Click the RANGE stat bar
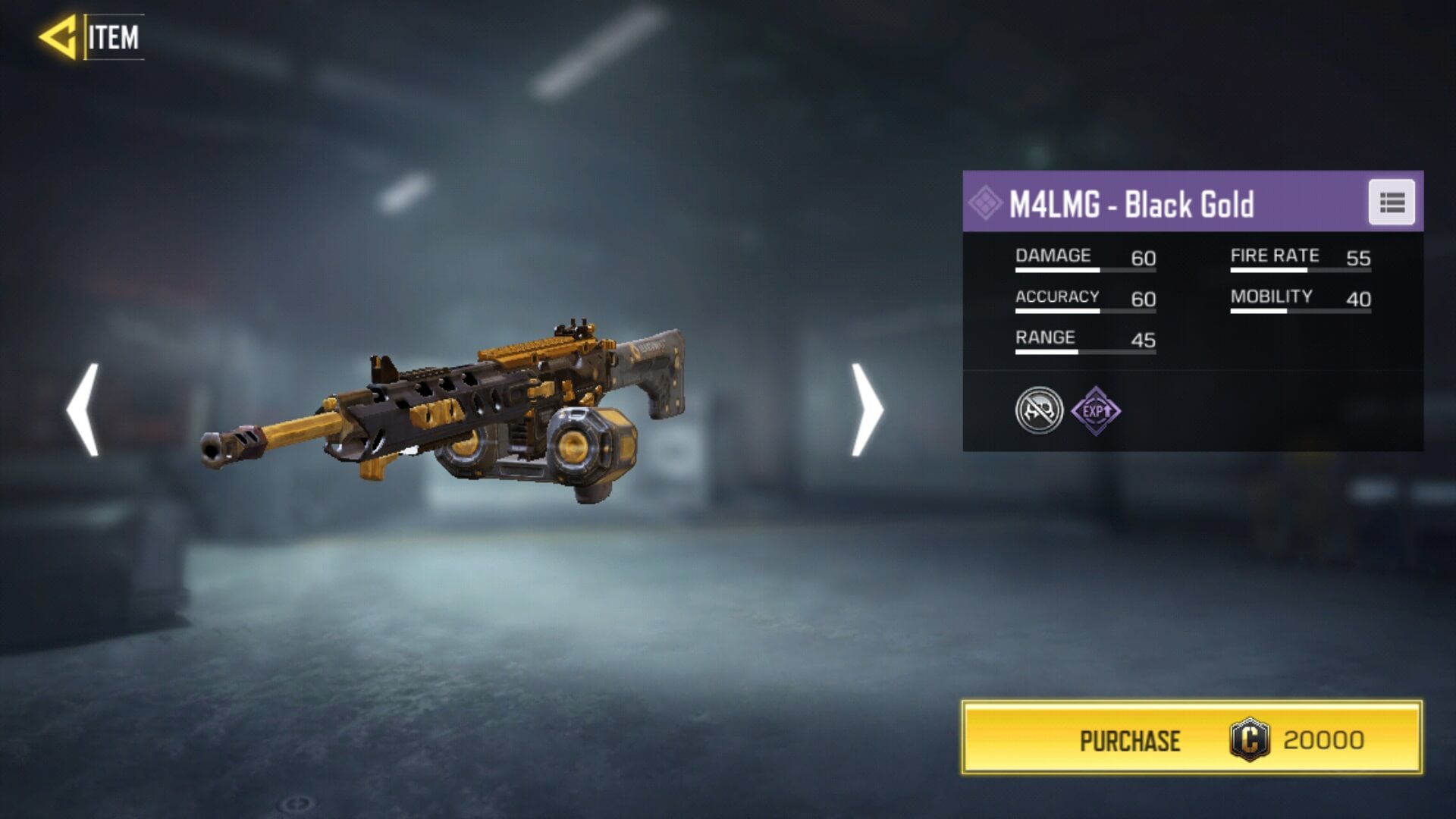 [1087, 351]
